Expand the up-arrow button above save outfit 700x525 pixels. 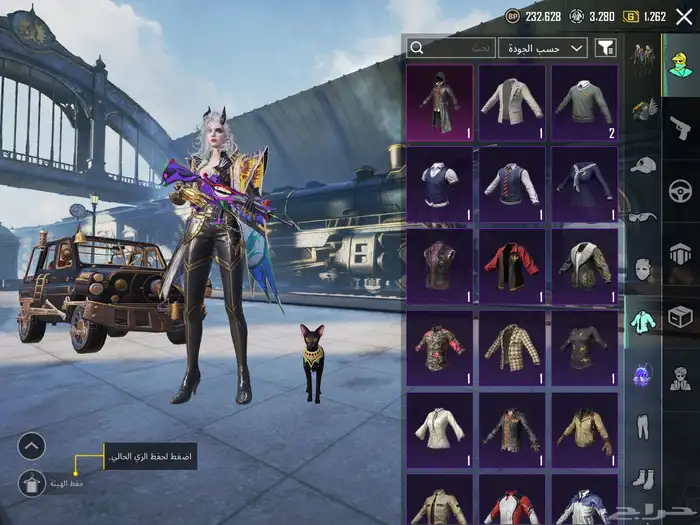31,446
